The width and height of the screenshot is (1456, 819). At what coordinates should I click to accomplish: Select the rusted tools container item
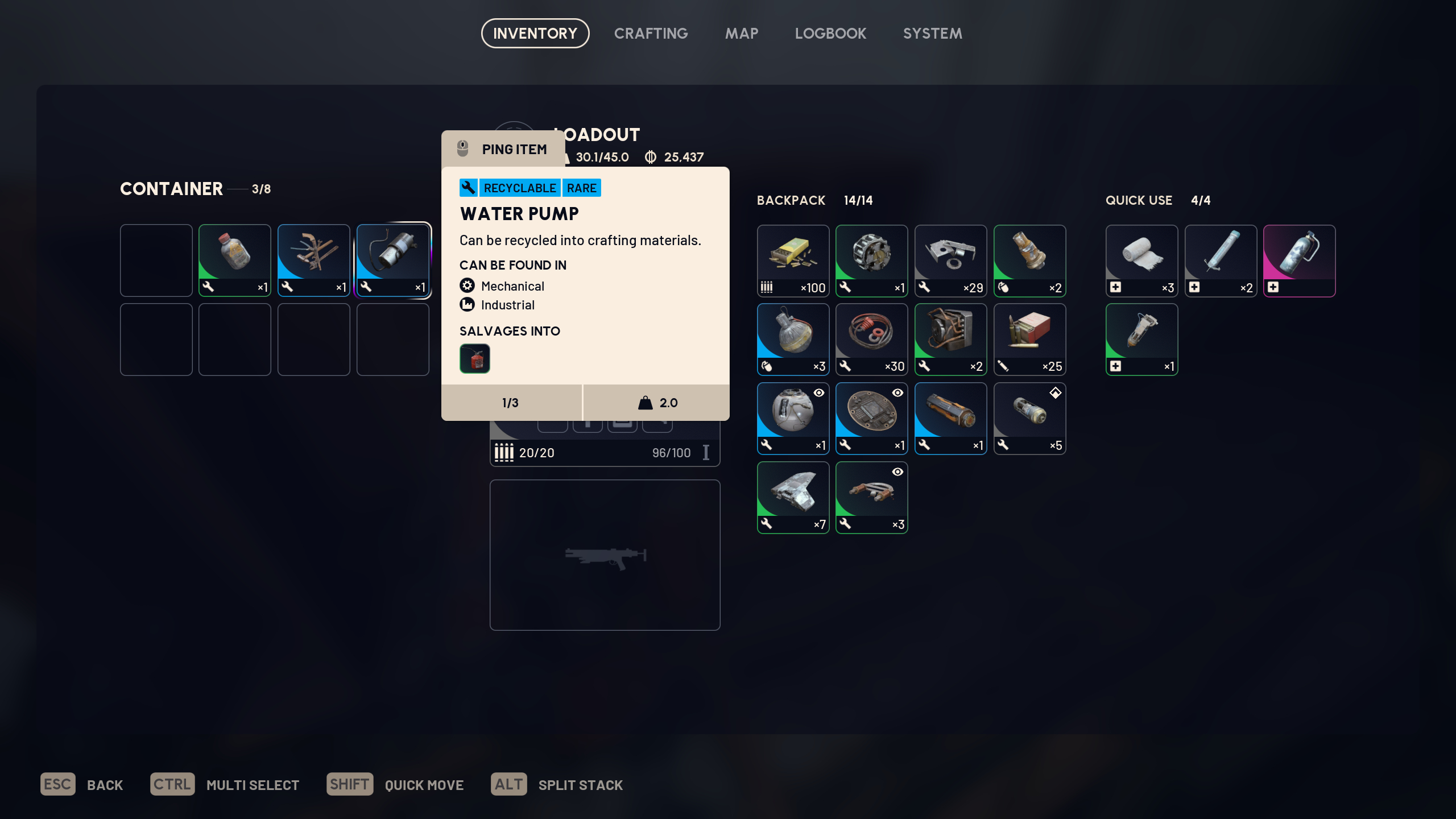click(x=313, y=260)
